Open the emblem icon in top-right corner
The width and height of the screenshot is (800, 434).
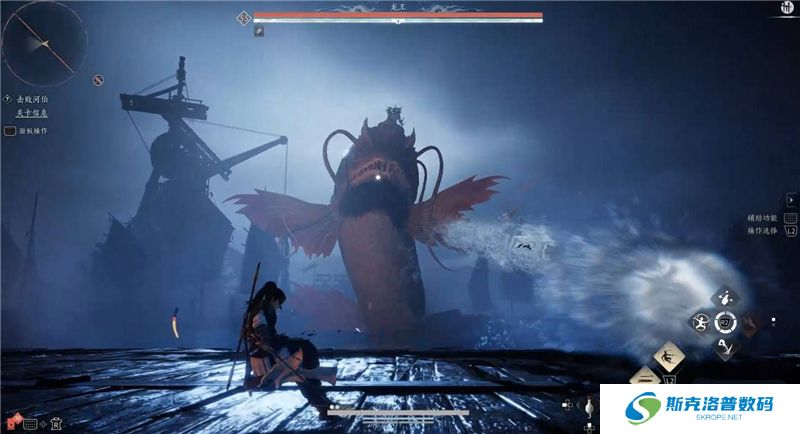tap(787, 8)
